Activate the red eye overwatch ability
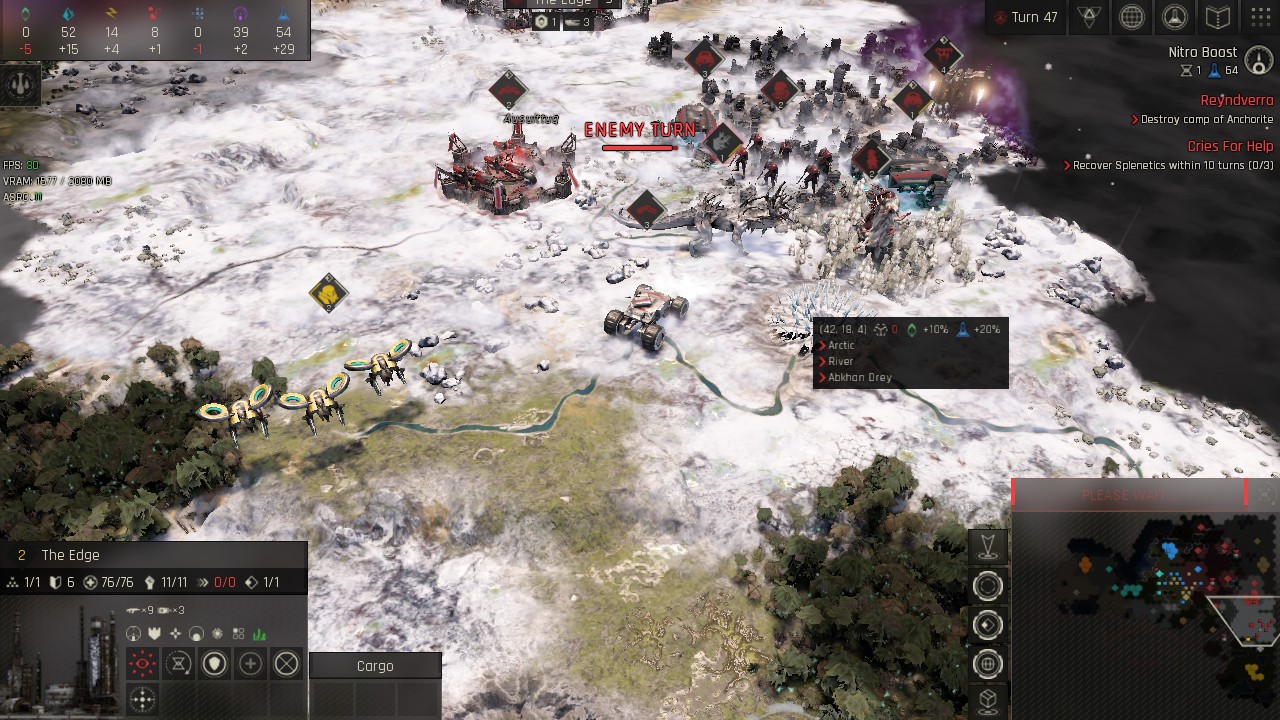Viewport: 1280px width, 720px height. coord(143,663)
